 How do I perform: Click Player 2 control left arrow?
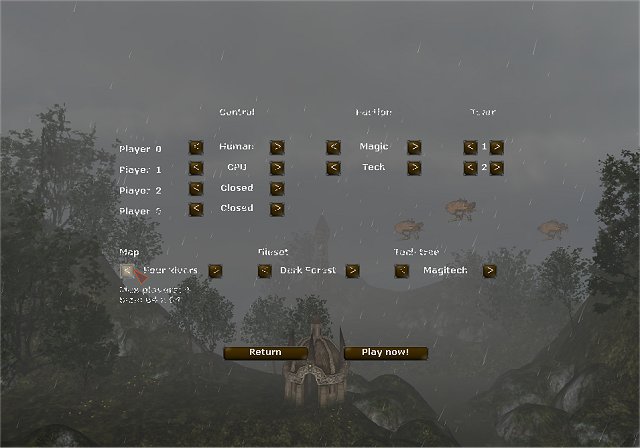pyautogui.click(x=196, y=188)
